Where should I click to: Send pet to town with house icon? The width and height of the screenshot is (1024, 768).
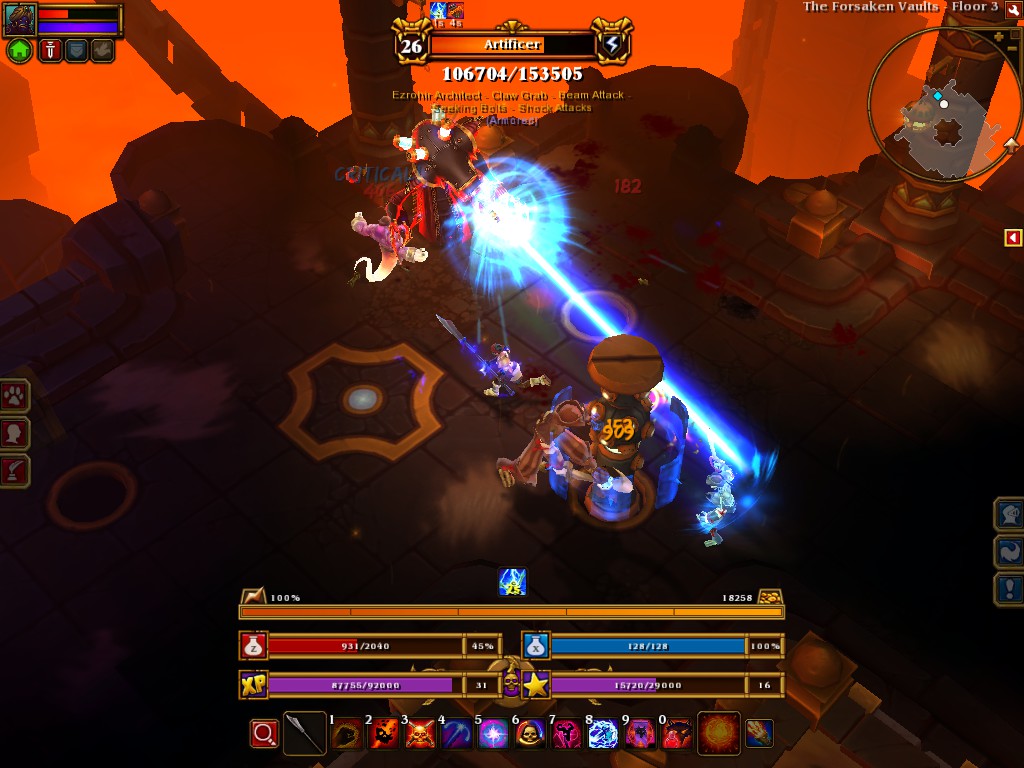click(19, 50)
